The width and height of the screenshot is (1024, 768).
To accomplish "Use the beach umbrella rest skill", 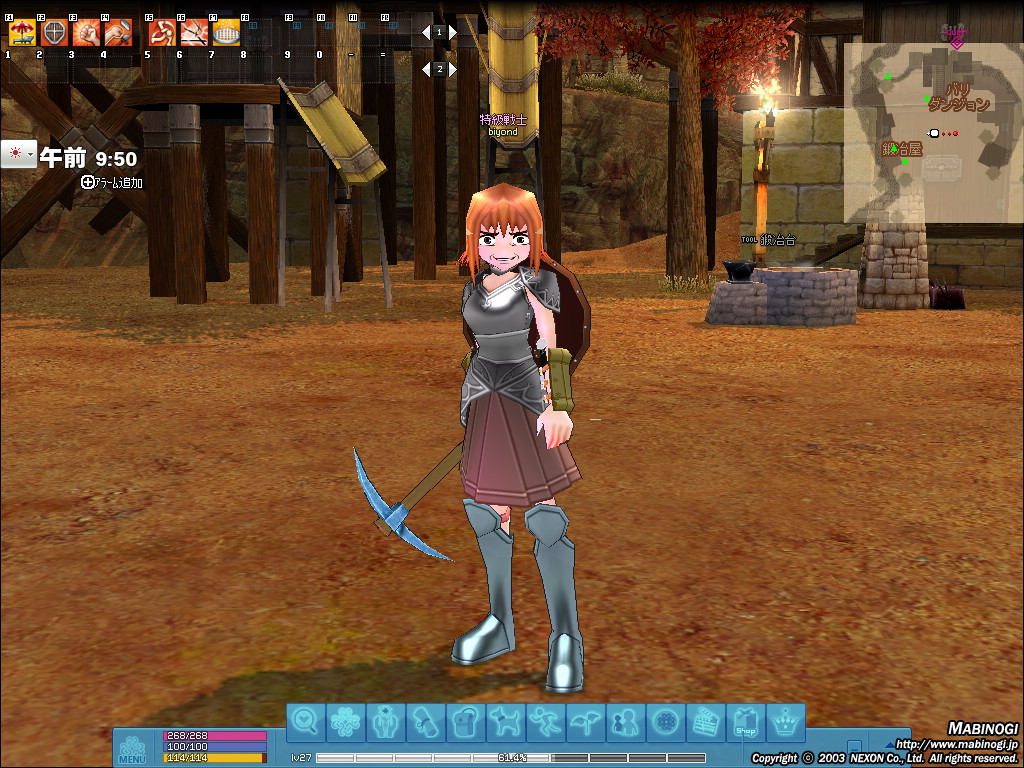I will (x=22, y=34).
